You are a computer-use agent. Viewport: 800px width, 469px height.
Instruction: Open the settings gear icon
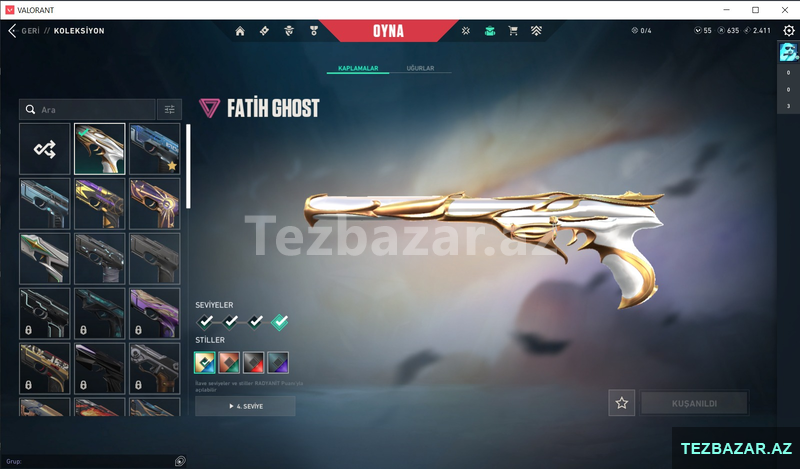click(x=788, y=31)
